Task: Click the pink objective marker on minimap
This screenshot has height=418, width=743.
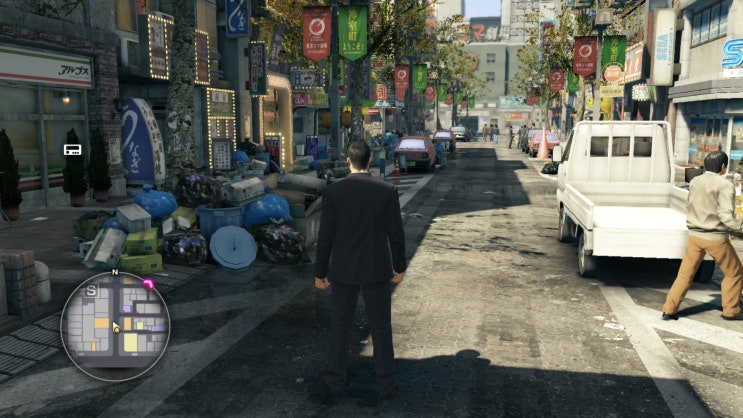Action: (148, 284)
